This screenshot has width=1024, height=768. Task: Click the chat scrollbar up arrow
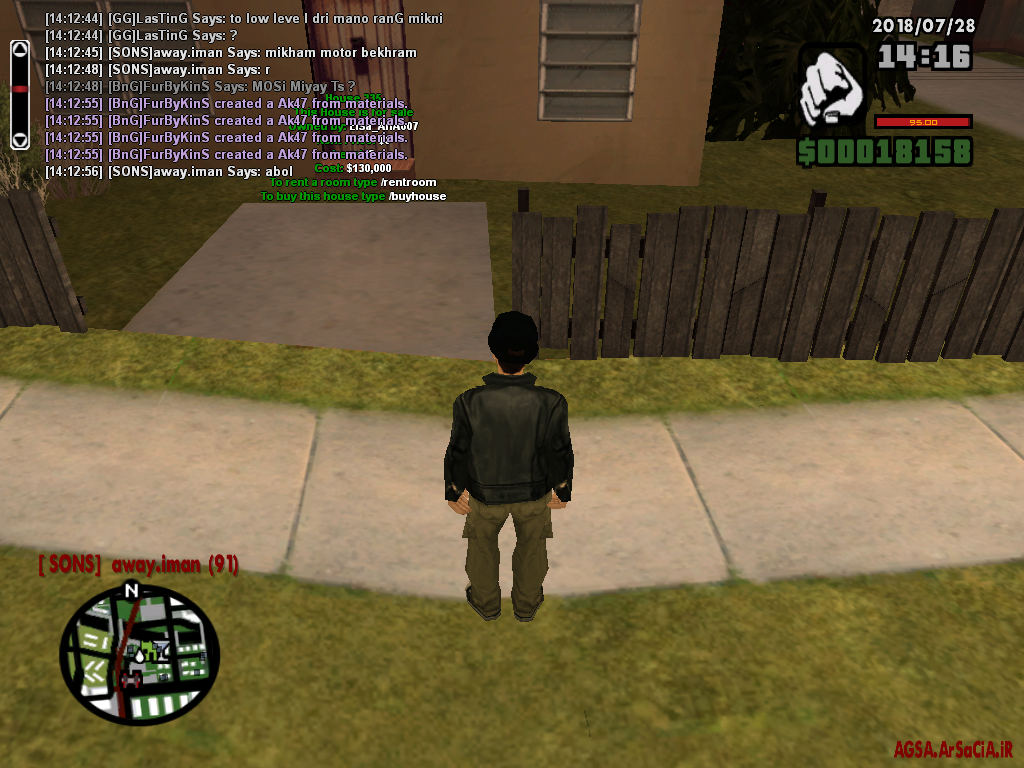[19, 48]
